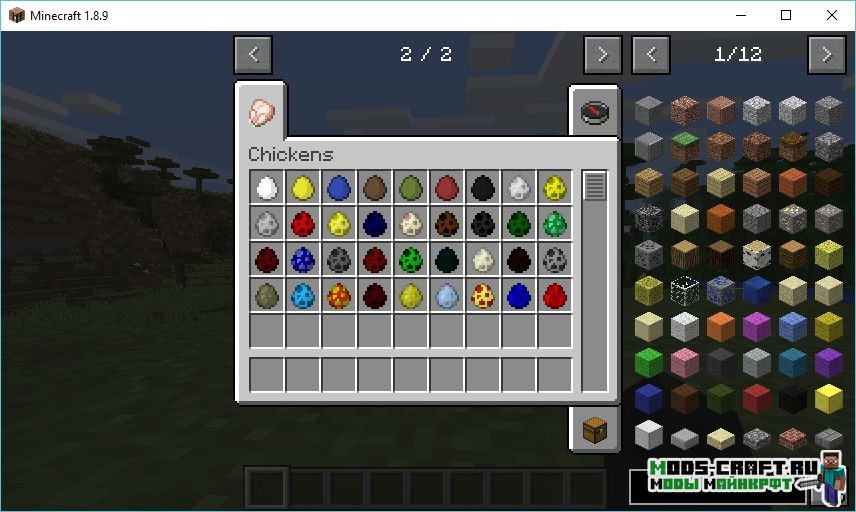Image resolution: width=856 pixels, height=512 pixels.
Task: Open the compass search items tab
Action: point(594,111)
